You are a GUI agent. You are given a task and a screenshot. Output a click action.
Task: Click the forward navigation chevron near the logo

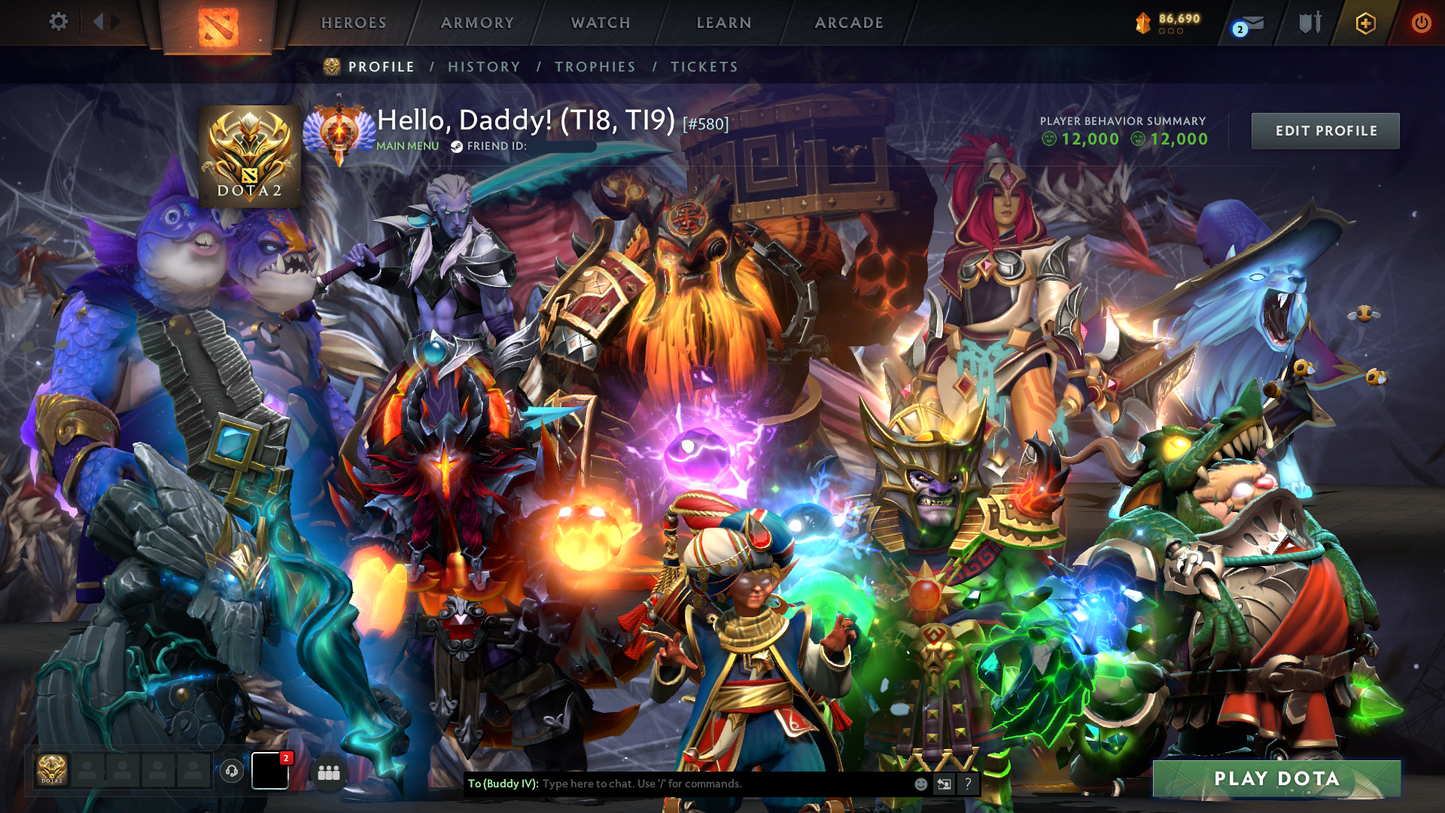pos(113,21)
